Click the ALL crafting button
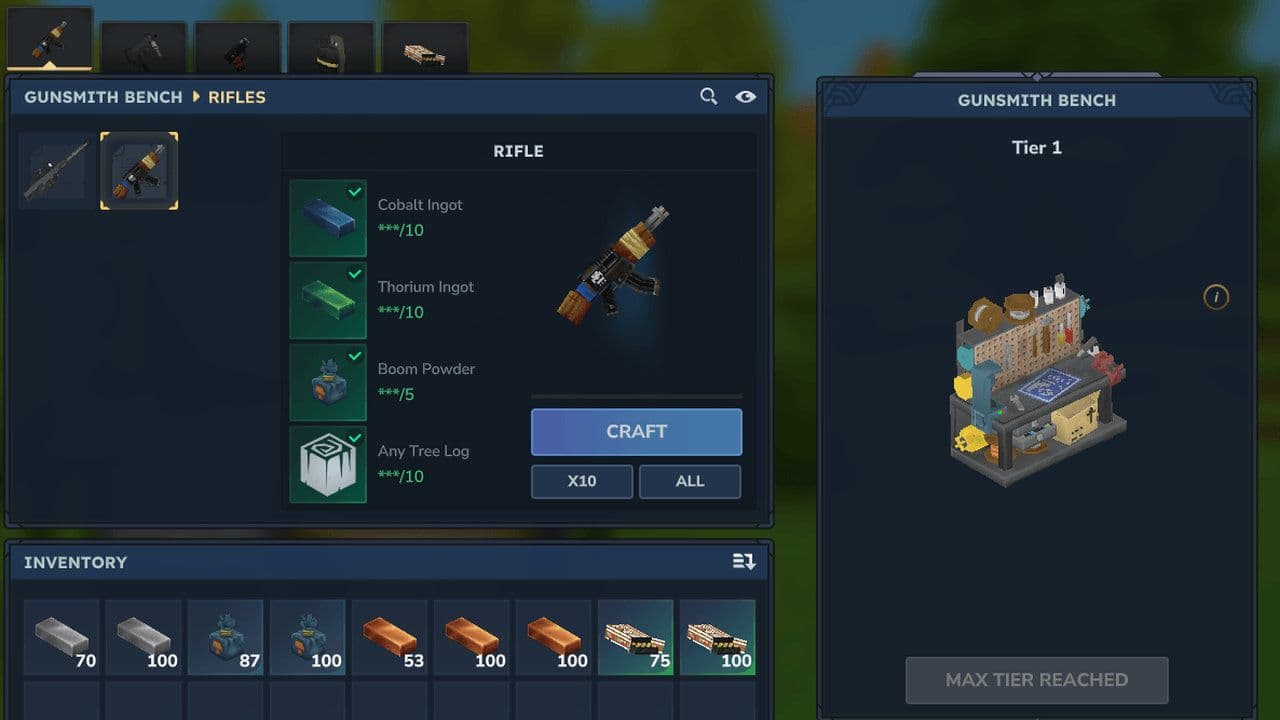The image size is (1280, 720). click(690, 481)
